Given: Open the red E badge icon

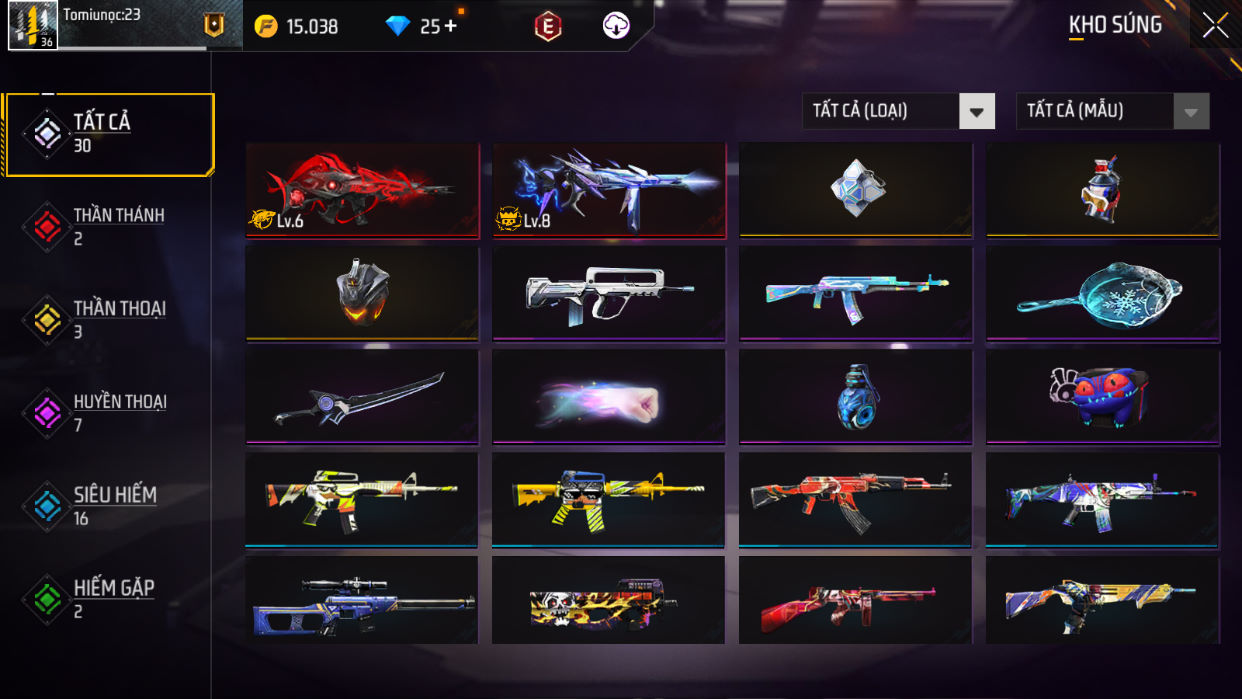Looking at the screenshot, I should pos(547,27).
